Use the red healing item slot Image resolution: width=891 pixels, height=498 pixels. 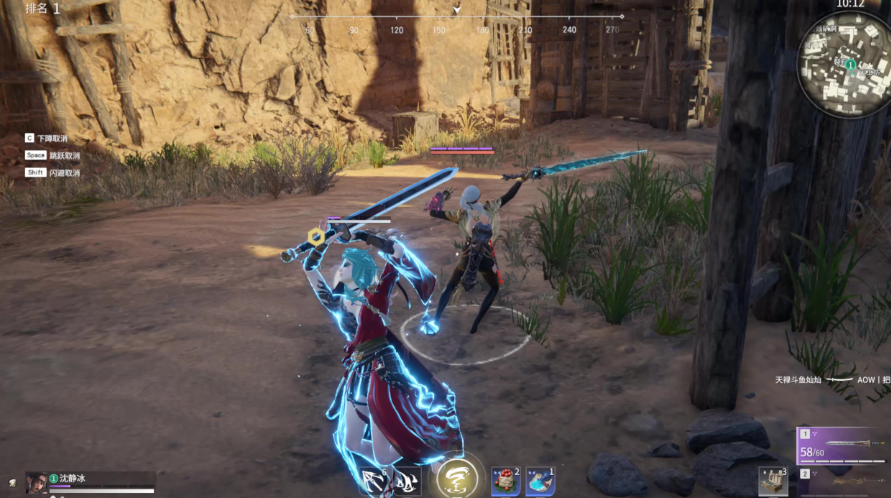pyautogui.click(x=505, y=481)
